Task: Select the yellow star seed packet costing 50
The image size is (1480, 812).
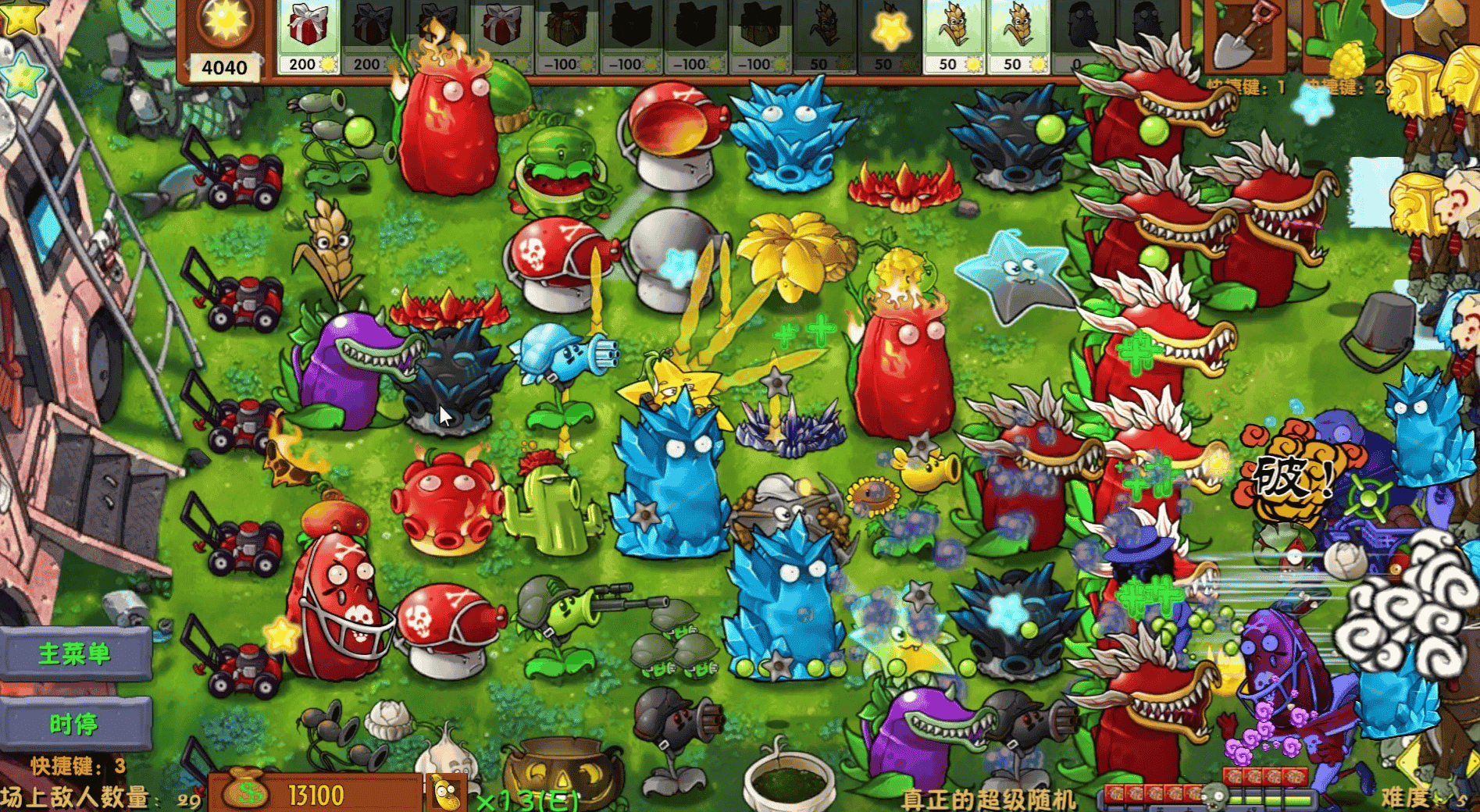Action: (890, 35)
